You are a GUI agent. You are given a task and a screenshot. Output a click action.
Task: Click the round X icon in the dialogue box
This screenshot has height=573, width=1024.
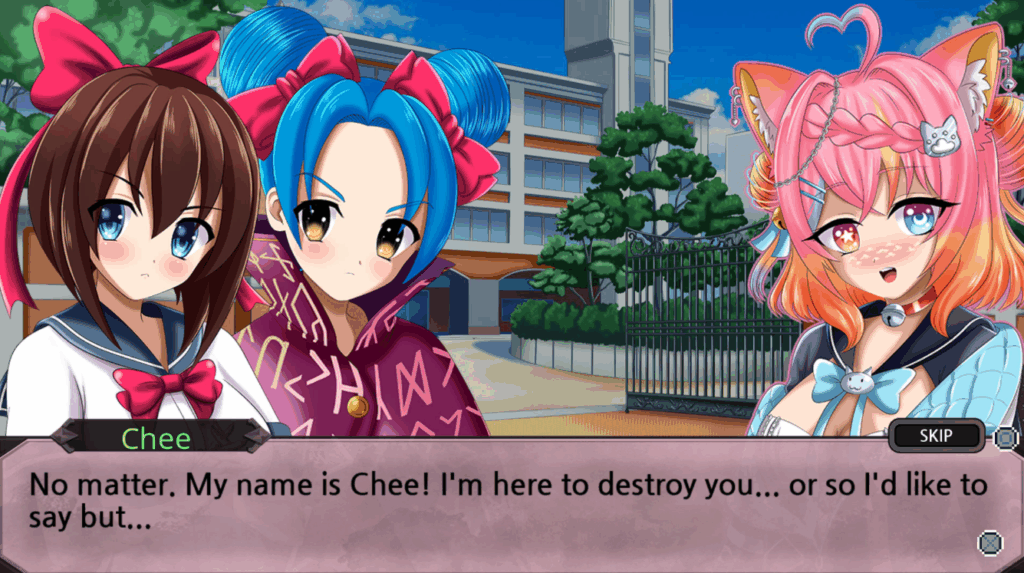(989, 542)
